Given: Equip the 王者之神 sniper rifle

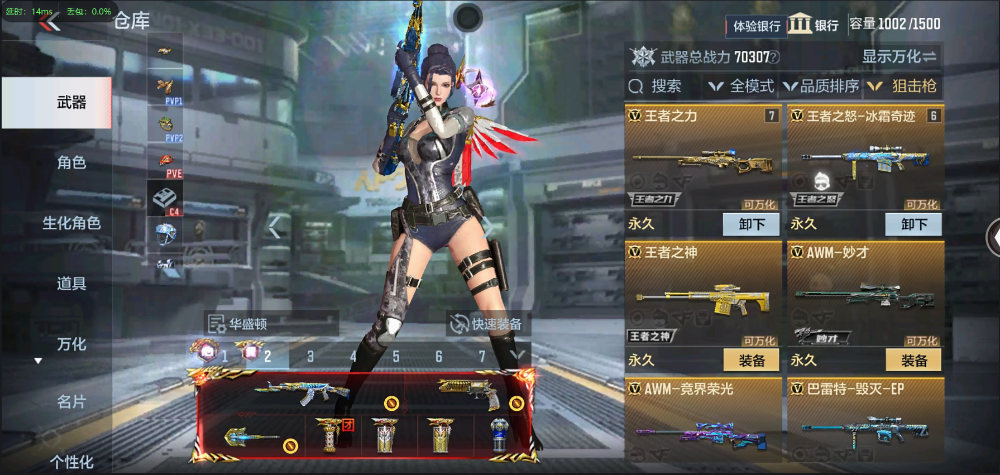Looking at the screenshot, I should point(751,360).
